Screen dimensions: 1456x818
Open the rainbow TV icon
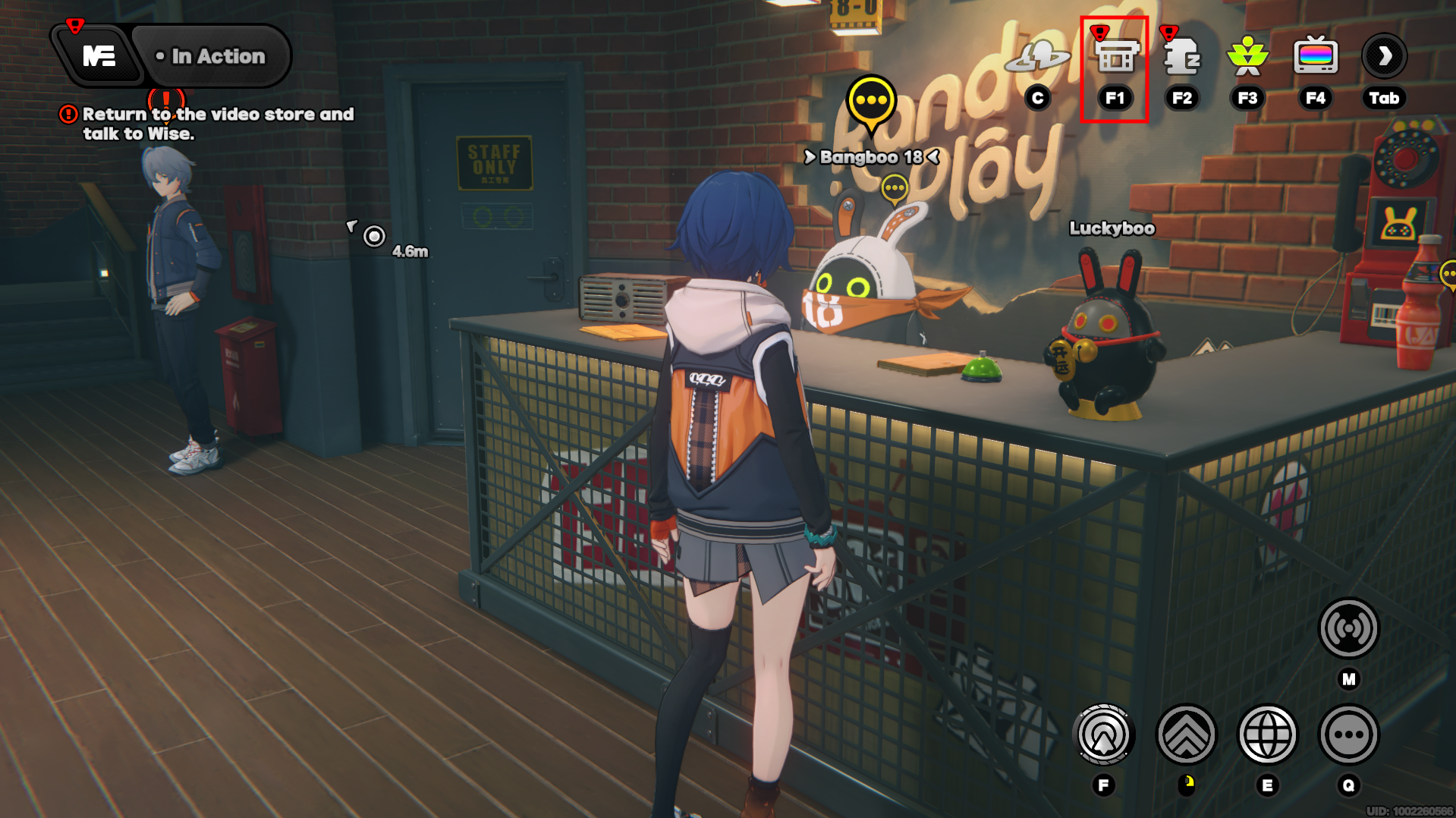[x=1316, y=56]
